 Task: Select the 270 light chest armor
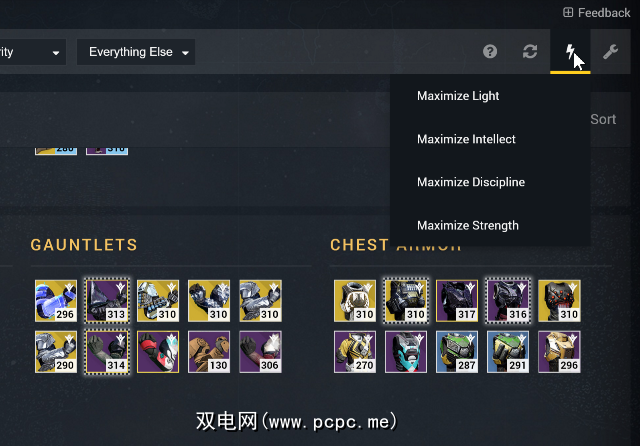pyautogui.click(x=355, y=352)
